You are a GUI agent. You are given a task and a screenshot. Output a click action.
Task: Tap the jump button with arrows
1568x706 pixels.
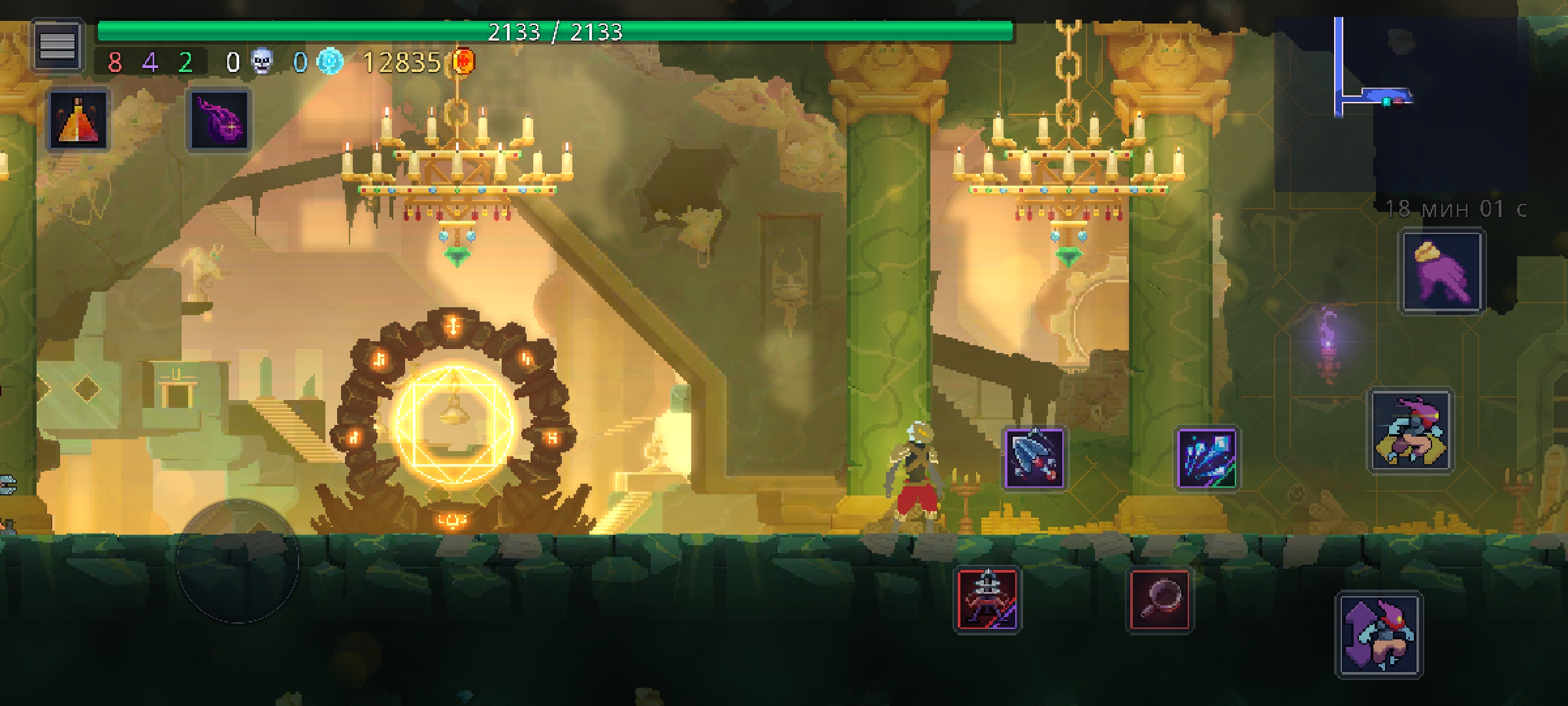coord(1379,634)
